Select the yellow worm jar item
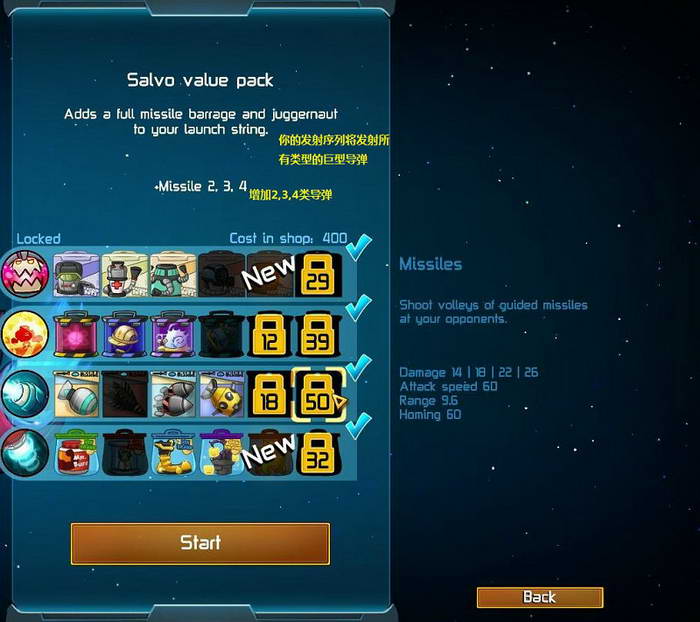This screenshot has width=700, height=622. (x=173, y=453)
